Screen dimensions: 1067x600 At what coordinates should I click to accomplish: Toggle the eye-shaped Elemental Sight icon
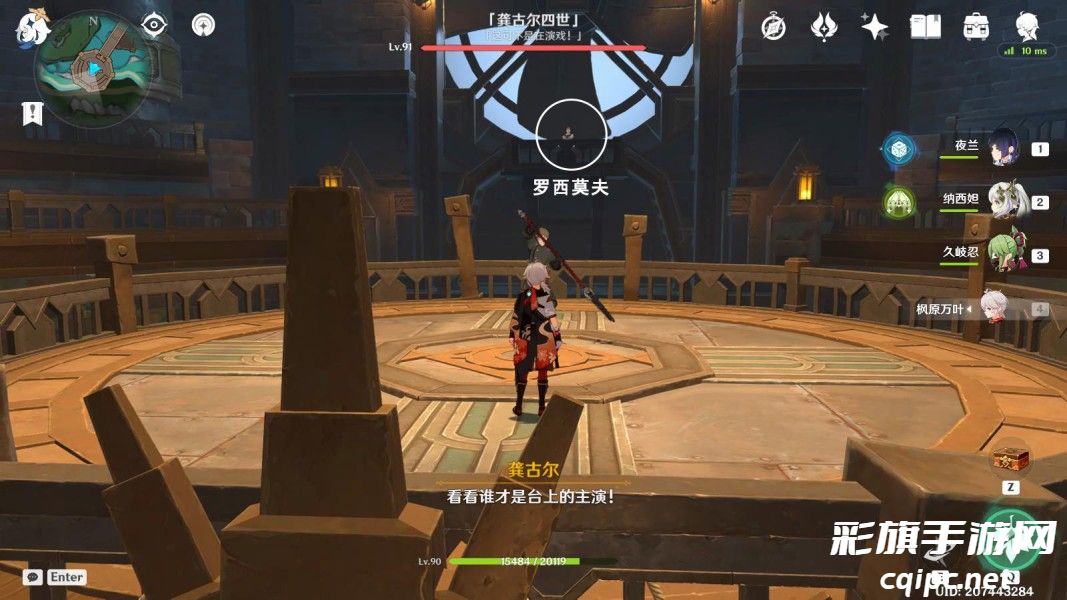pos(154,26)
